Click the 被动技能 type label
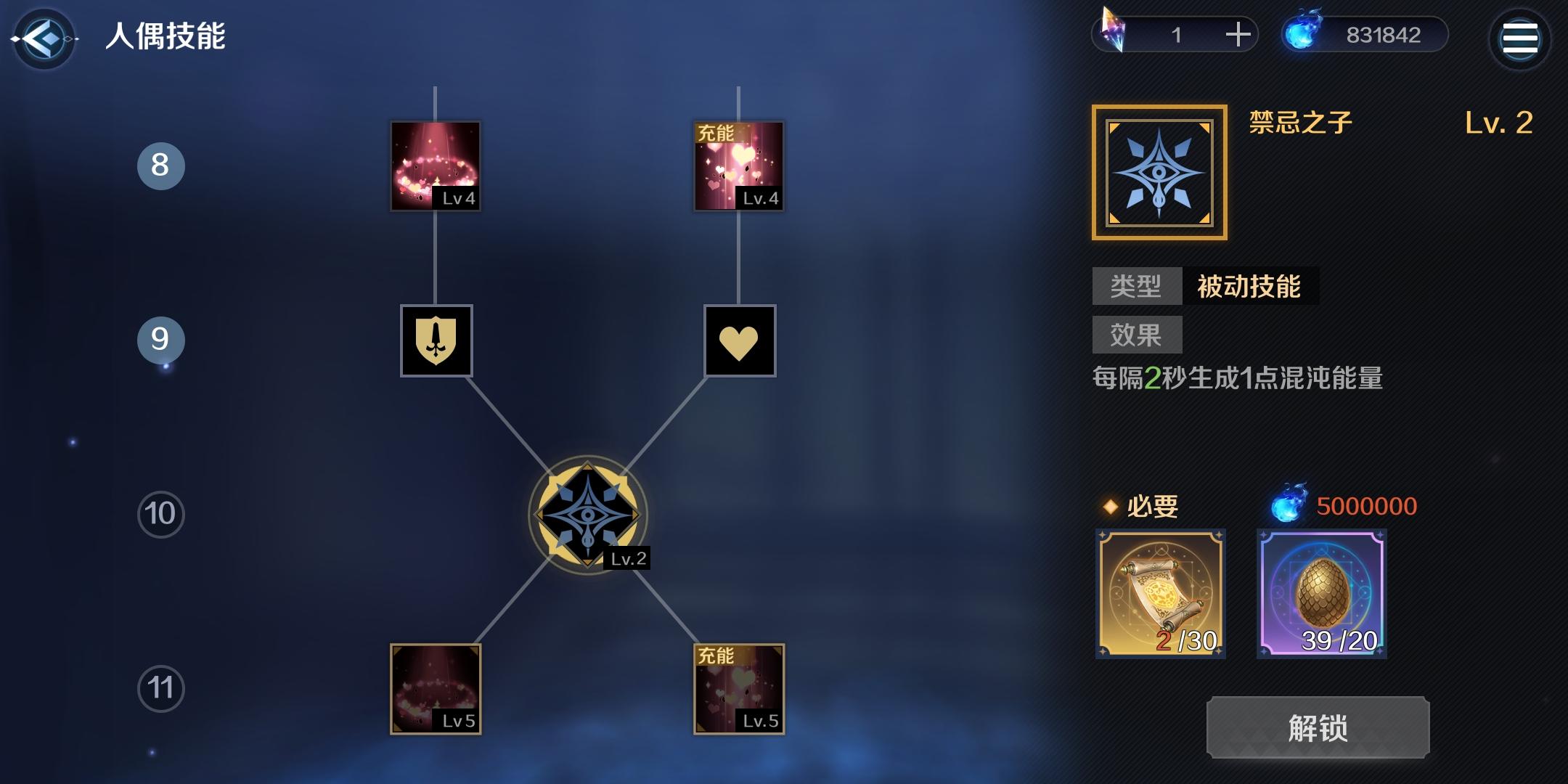The height and width of the screenshot is (784, 1568). 1251,287
